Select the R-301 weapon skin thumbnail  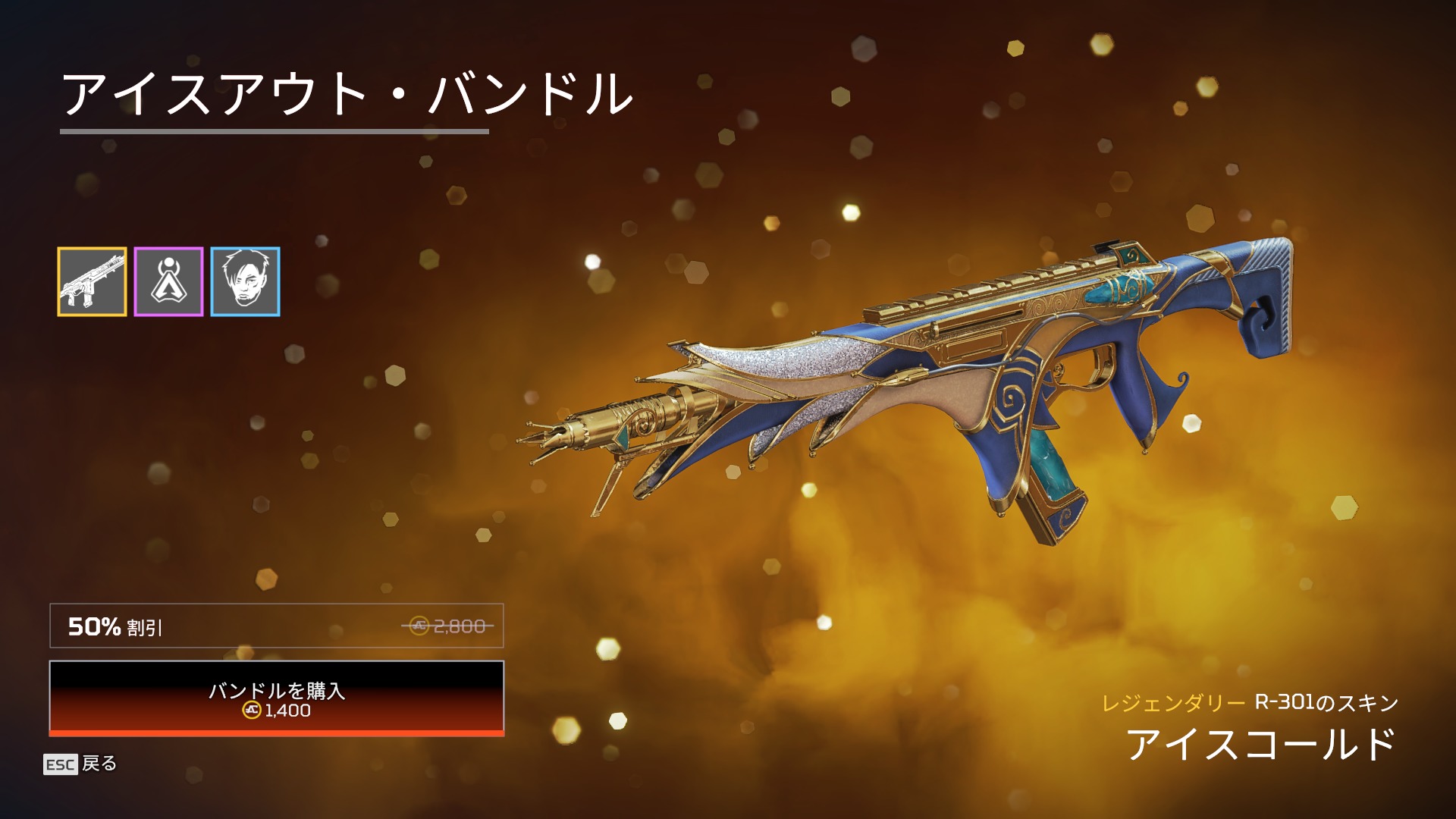point(92,281)
